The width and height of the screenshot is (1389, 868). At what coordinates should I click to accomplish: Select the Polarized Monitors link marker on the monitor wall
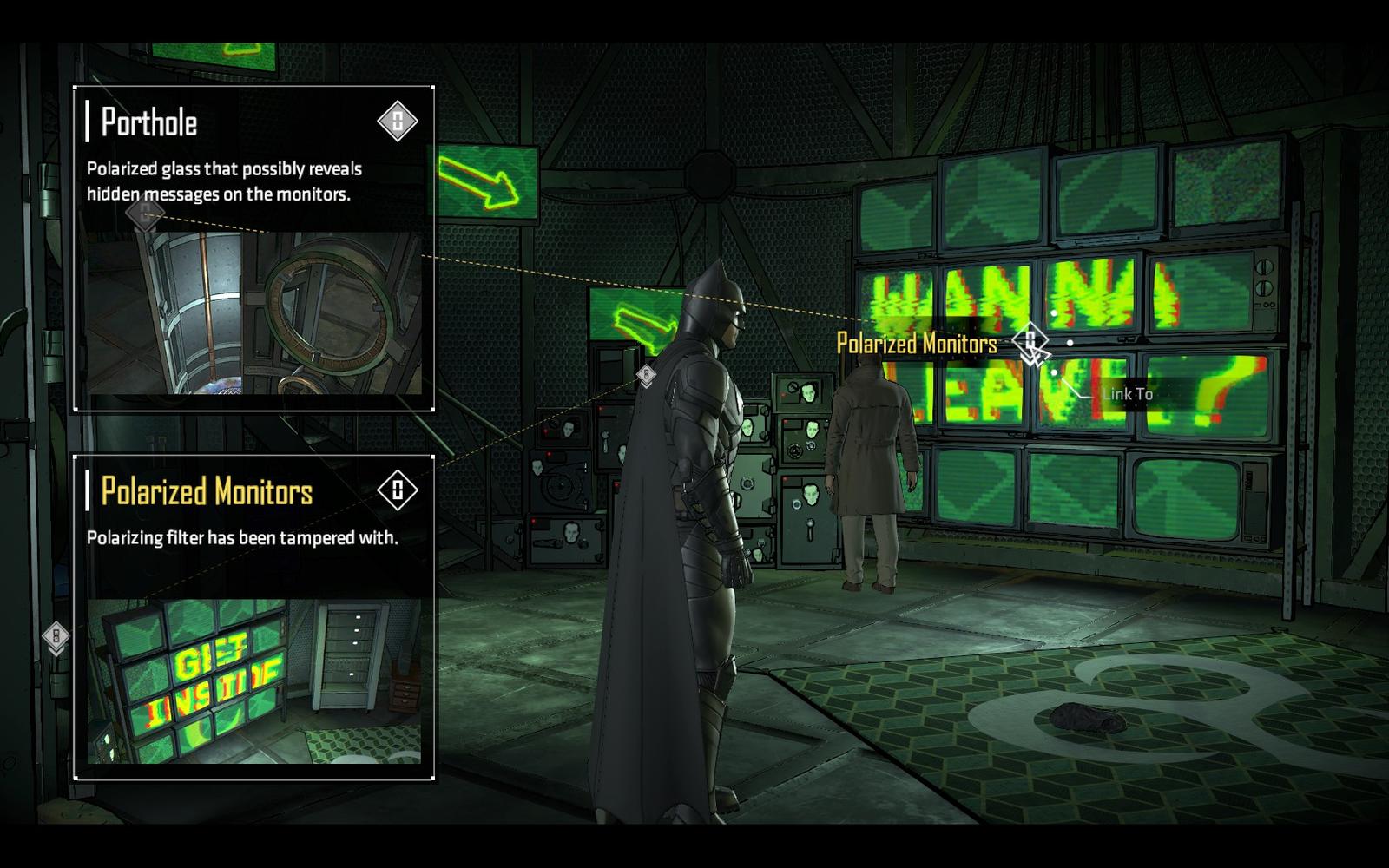(x=1030, y=343)
